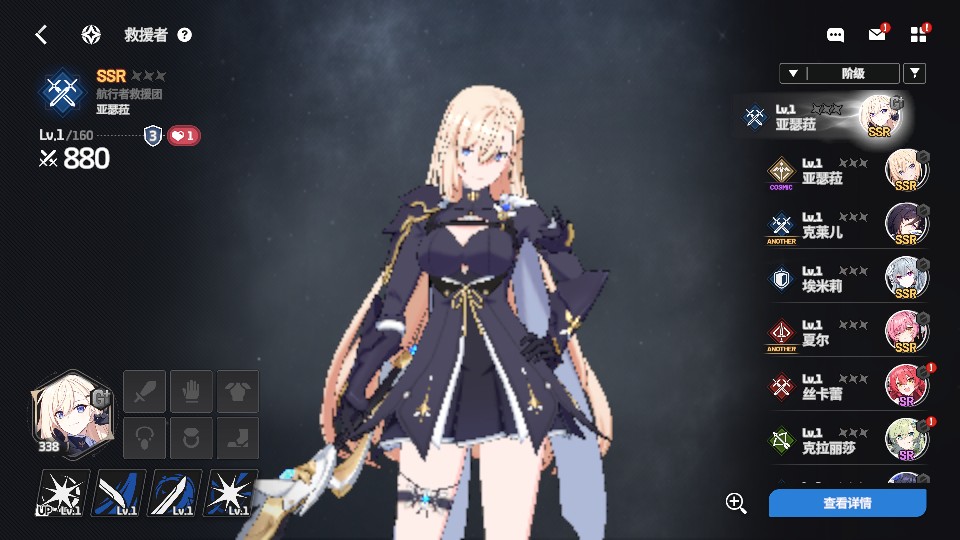The image size is (960, 540).
Task: Select the skill icon marked UP
Action: pos(62,493)
